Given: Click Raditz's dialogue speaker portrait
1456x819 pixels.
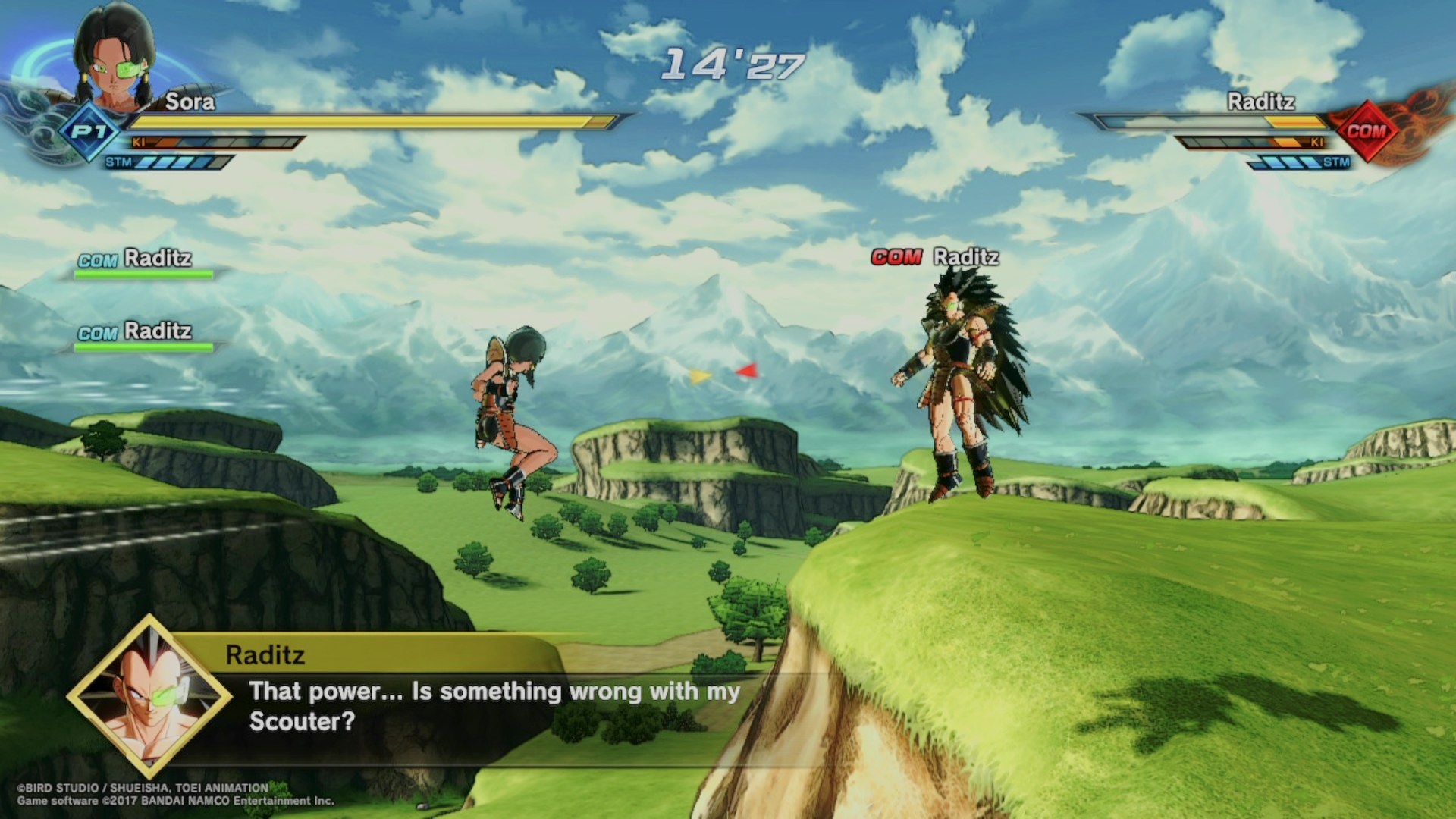Looking at the screenshot, I should pyautogui.click(x=149, y=696).
